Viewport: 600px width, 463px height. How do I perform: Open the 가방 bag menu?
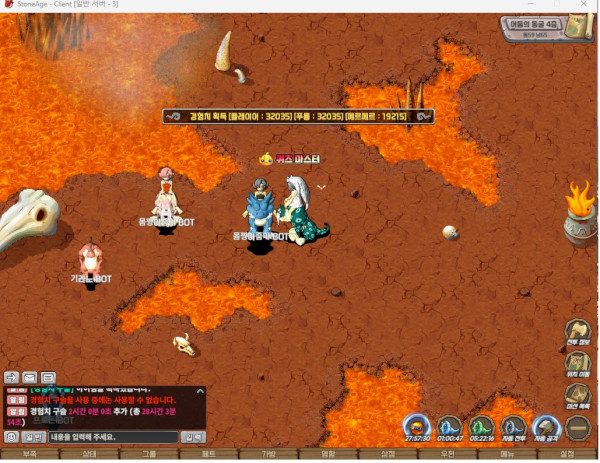click(268, 454)
